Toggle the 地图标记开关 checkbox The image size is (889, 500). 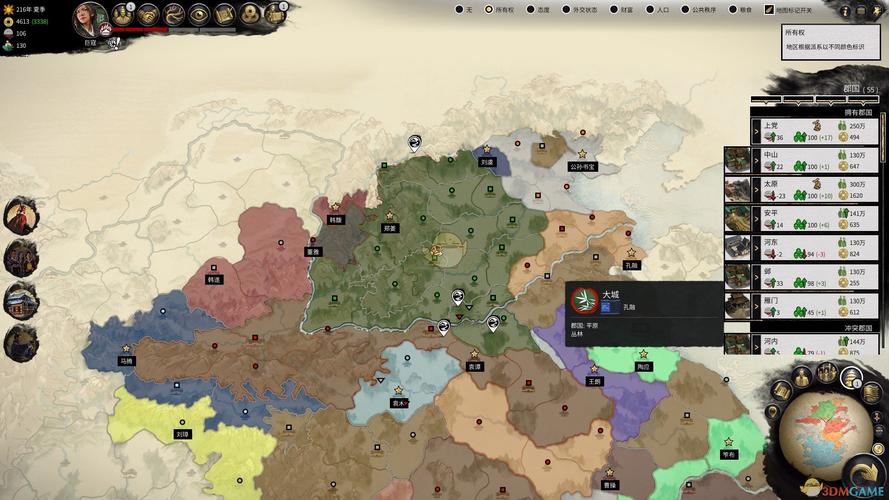pos(770,10)
